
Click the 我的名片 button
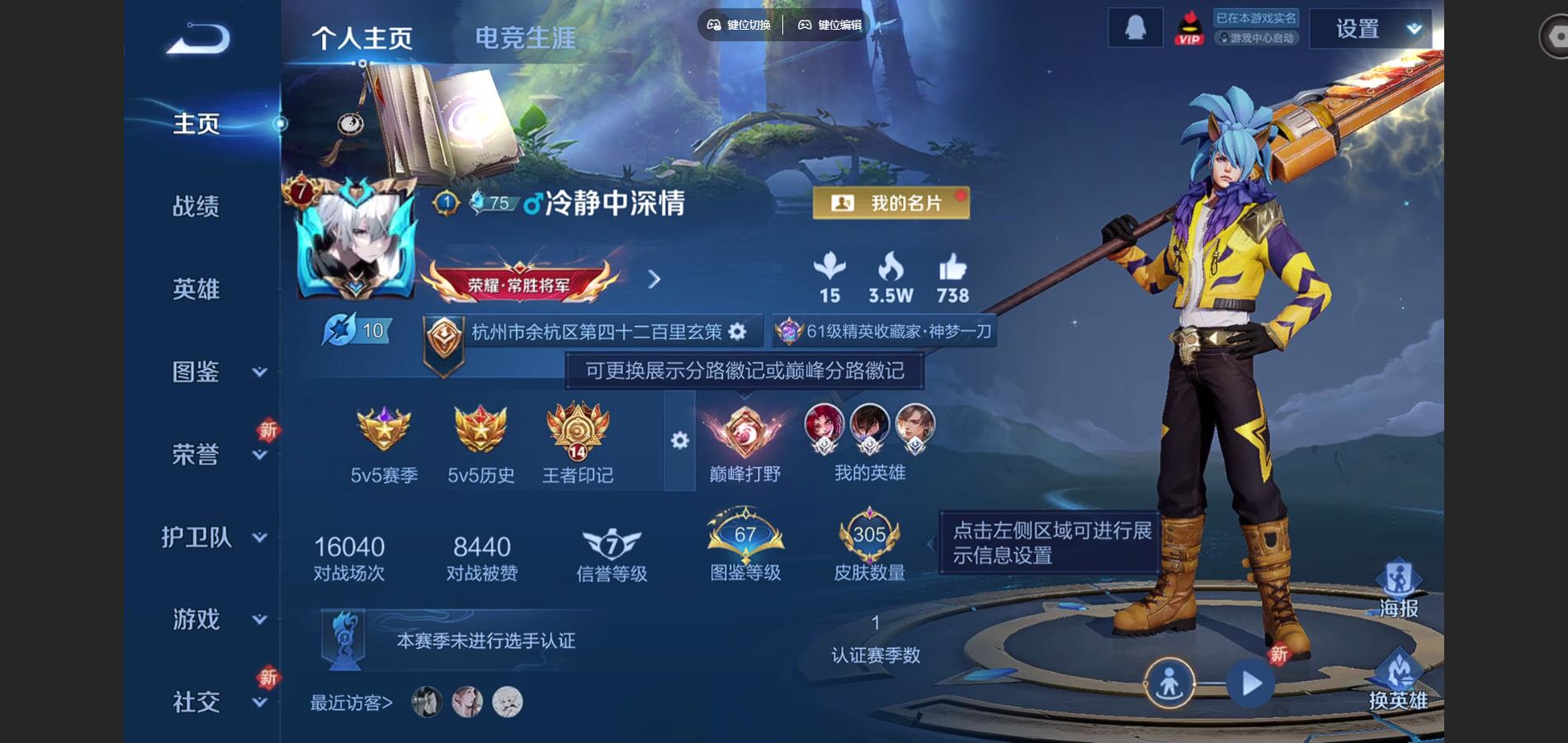tap(891, 203)
